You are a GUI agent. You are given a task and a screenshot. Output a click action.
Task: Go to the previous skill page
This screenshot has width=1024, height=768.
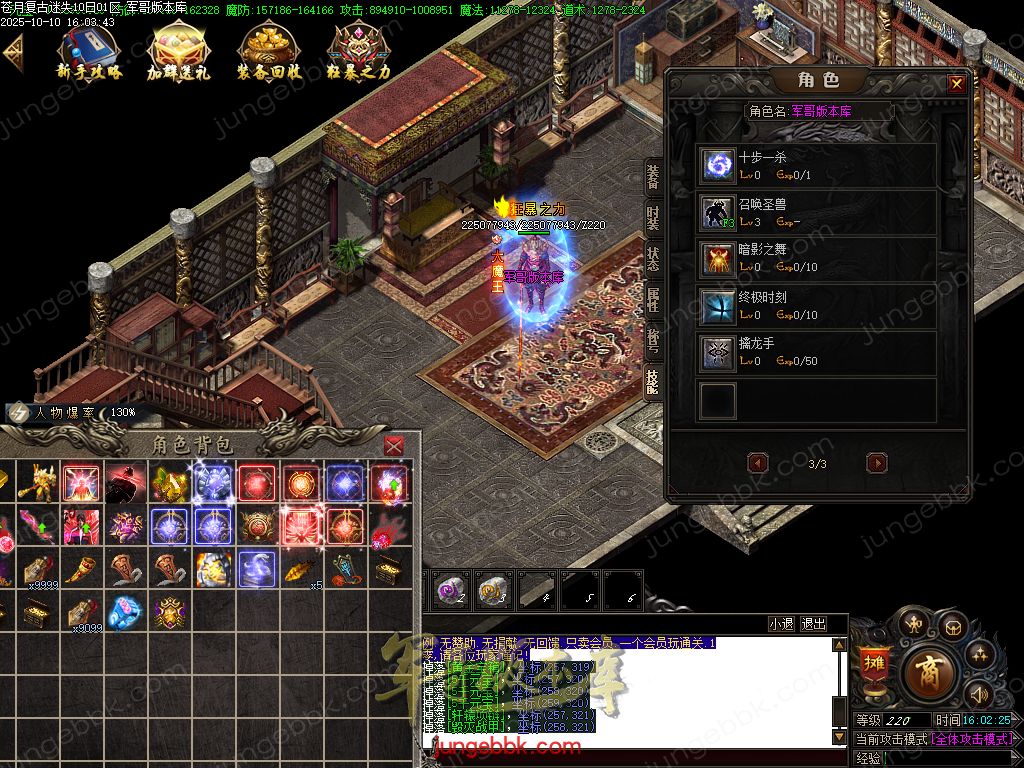[x=758, y=463]
